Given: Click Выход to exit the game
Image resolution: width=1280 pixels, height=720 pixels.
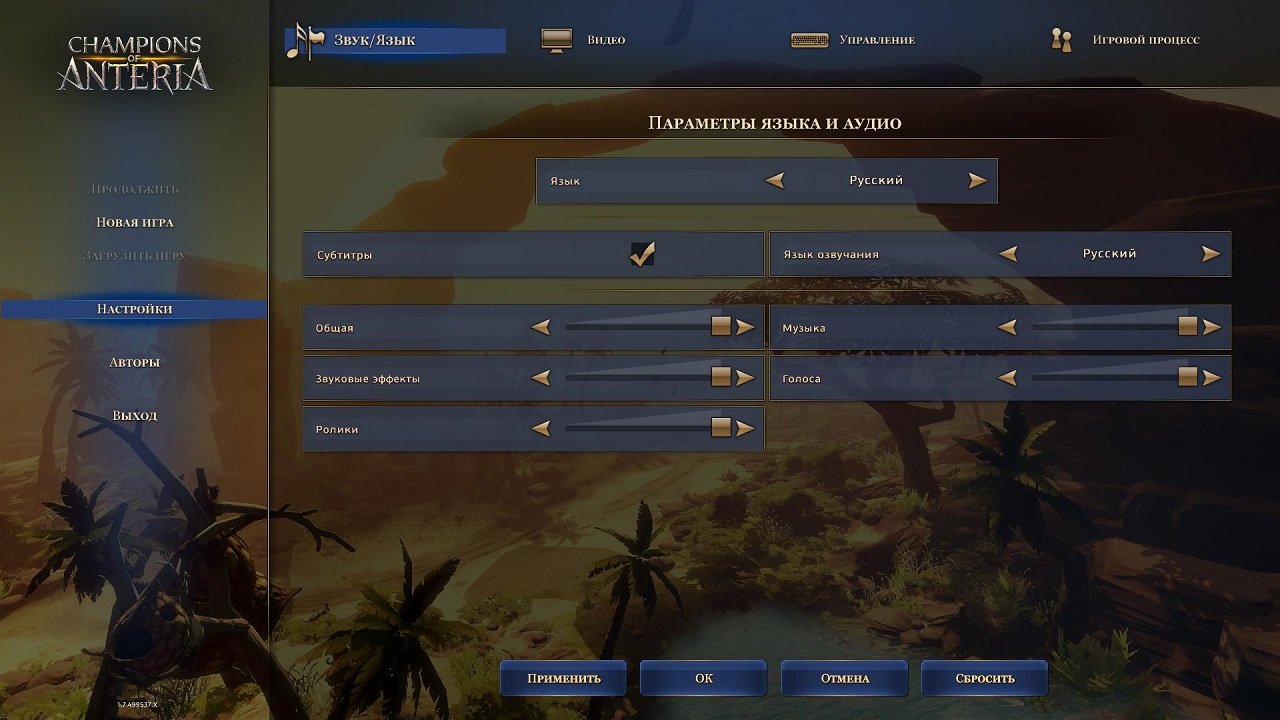Looking at the screenshot, I should [x=132, y=415].
